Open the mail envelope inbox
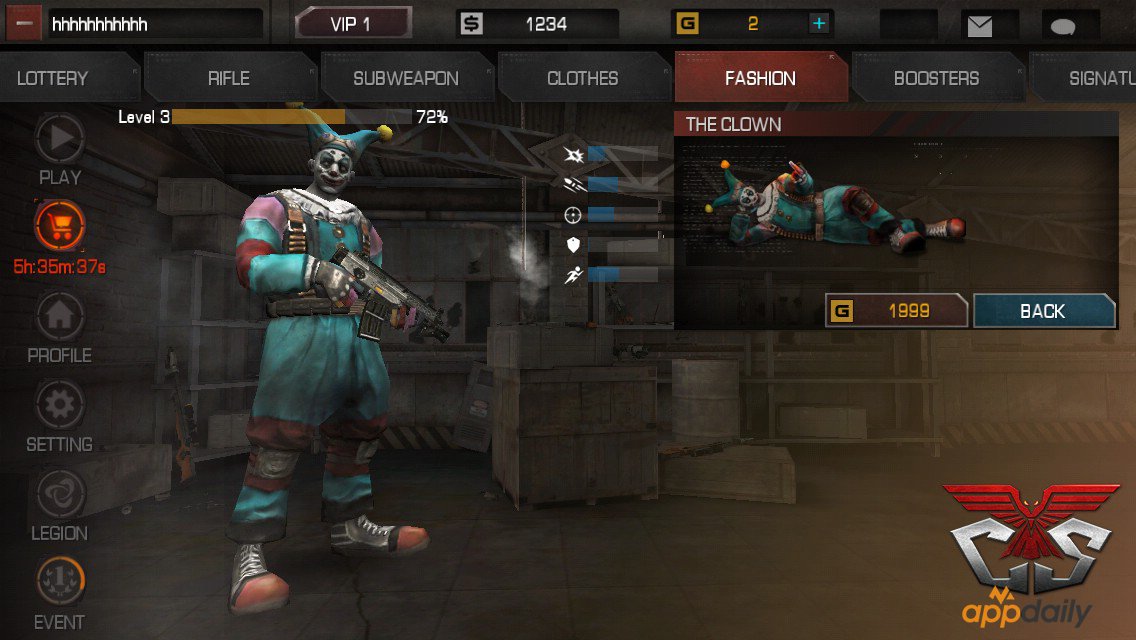 (x=979, y=25)
